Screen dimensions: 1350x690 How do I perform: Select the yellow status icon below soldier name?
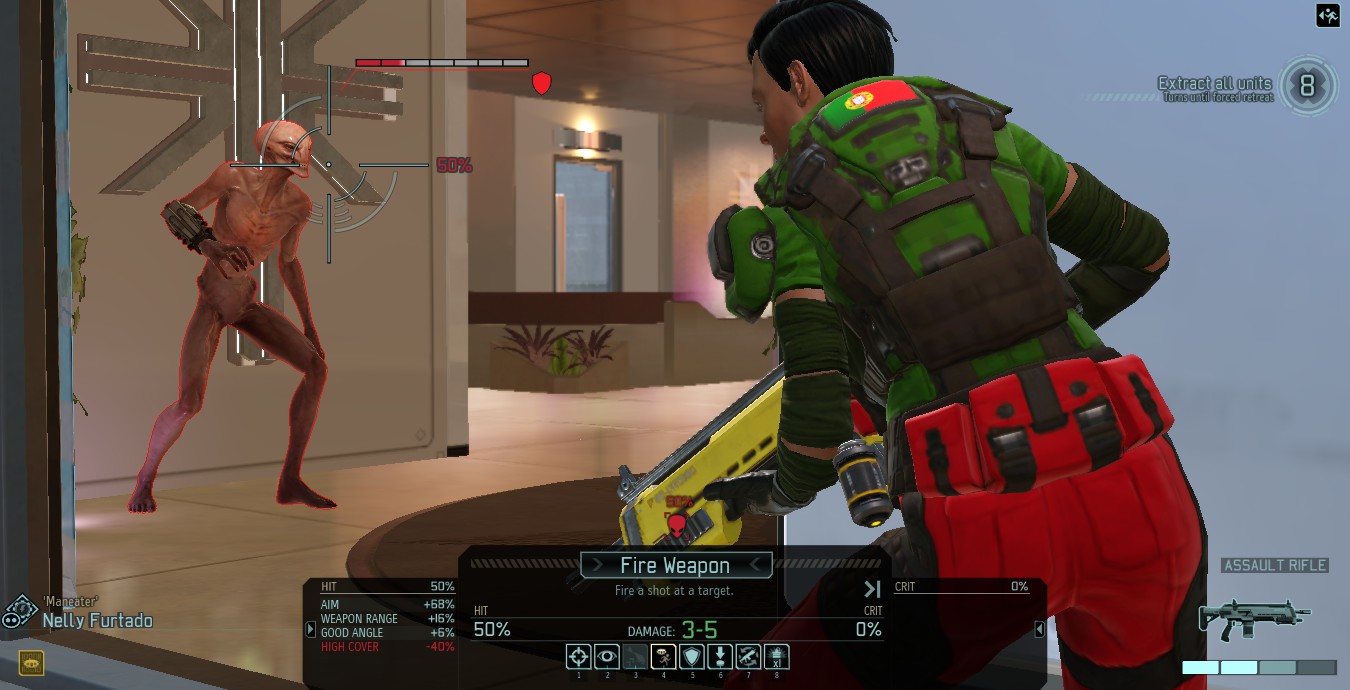[x=31, y=662]
